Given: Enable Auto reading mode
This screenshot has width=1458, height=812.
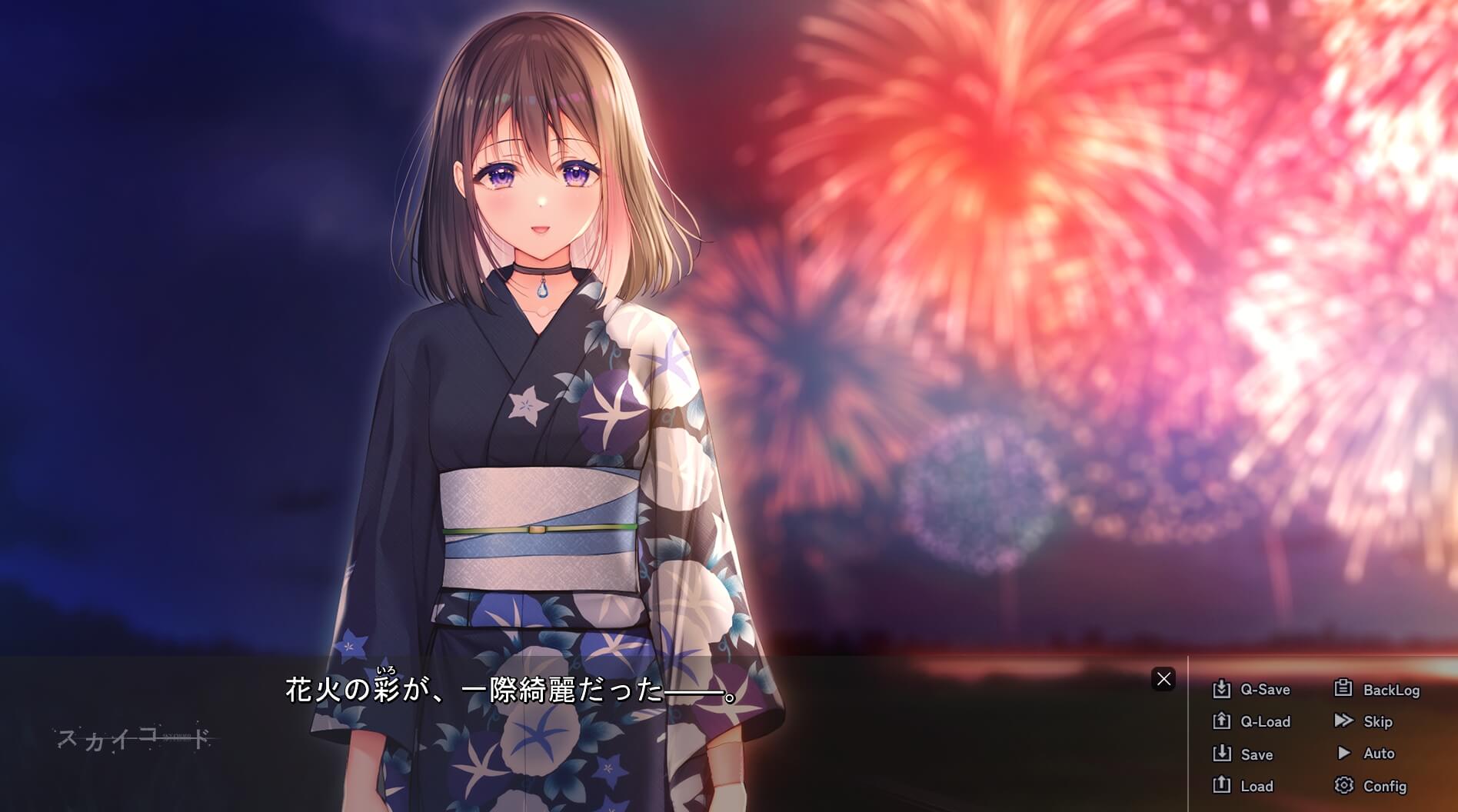Looking at the screenshot, I should 1379,754.
